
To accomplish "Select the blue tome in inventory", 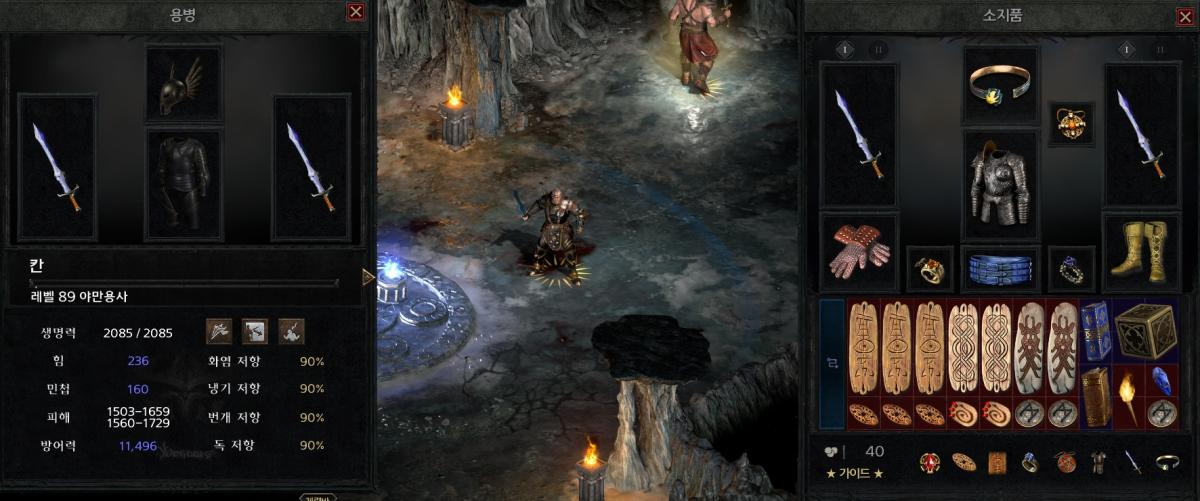I will [x=1095, y=331].
